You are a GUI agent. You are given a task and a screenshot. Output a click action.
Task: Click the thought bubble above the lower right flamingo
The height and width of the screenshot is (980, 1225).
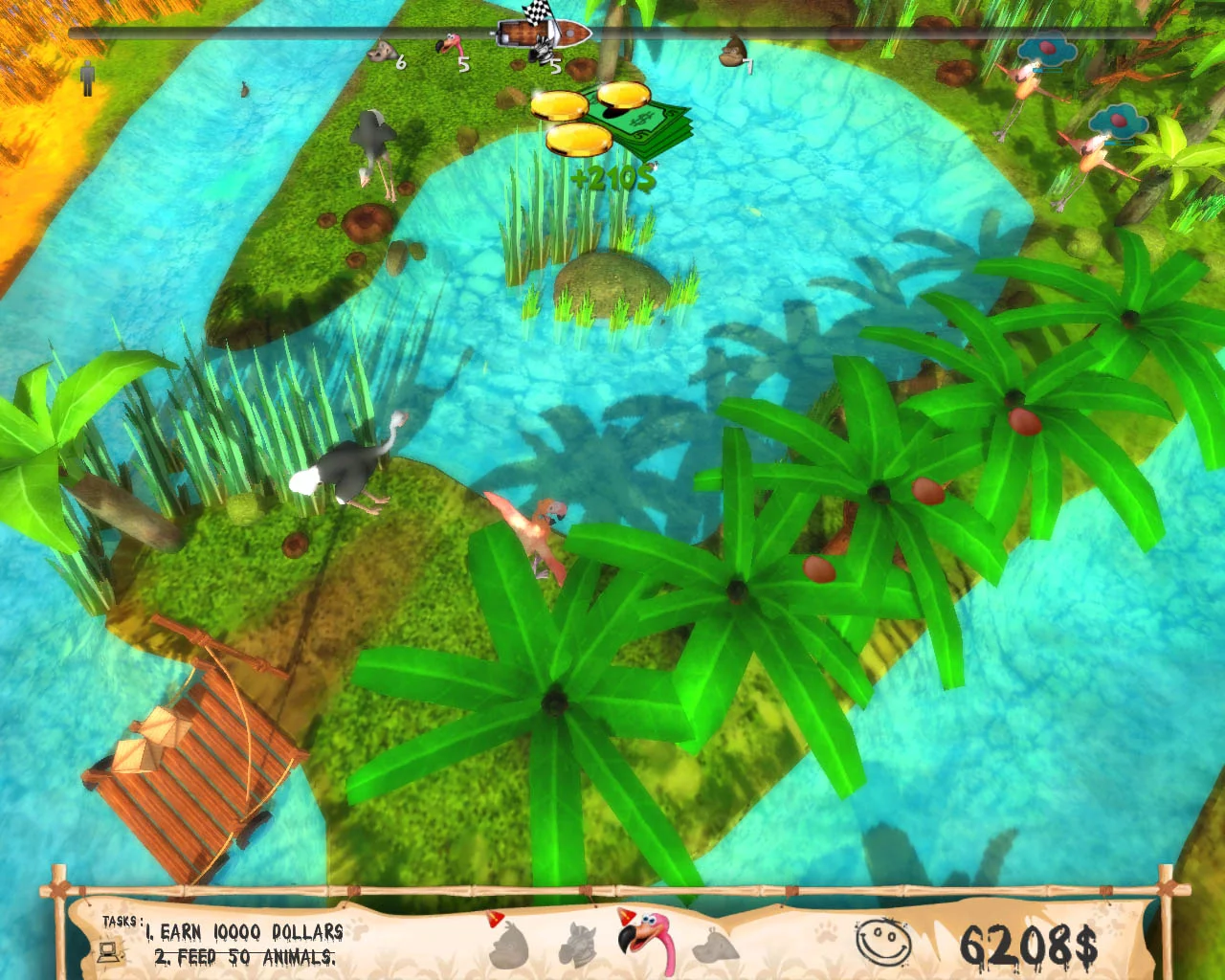(1115, 122)
